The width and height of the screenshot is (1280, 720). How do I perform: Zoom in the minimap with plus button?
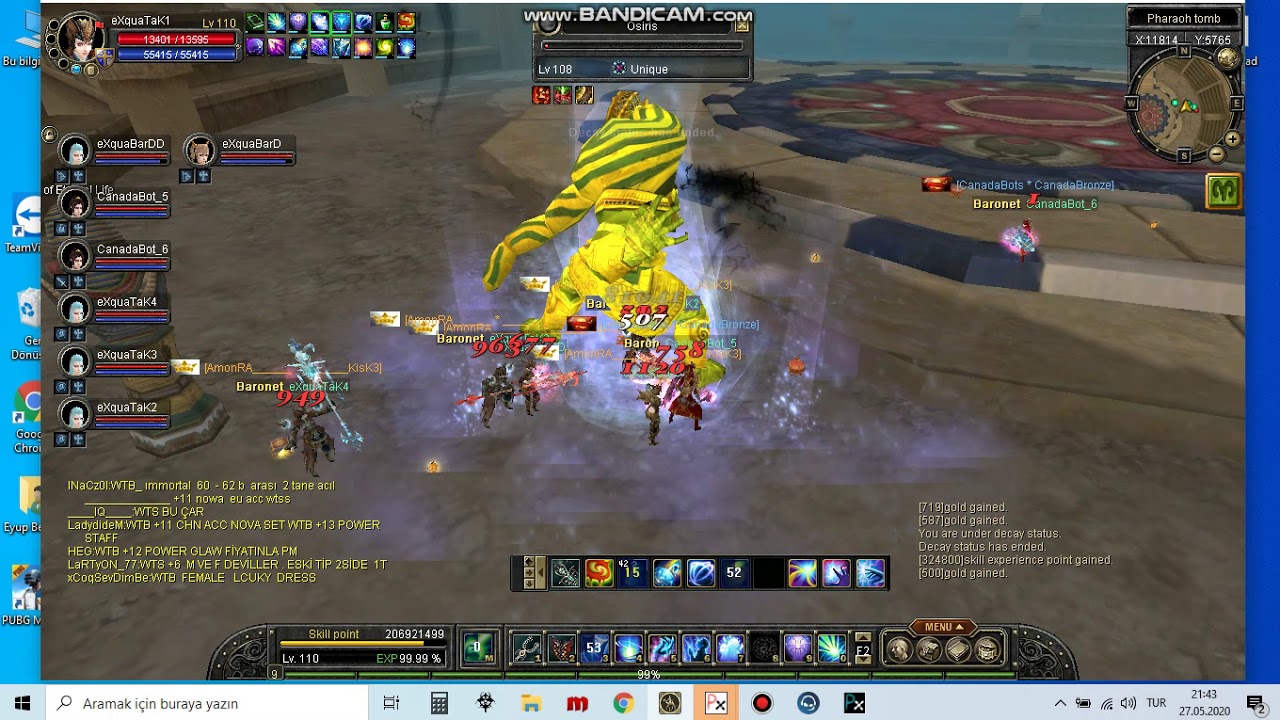point(1232,139)
